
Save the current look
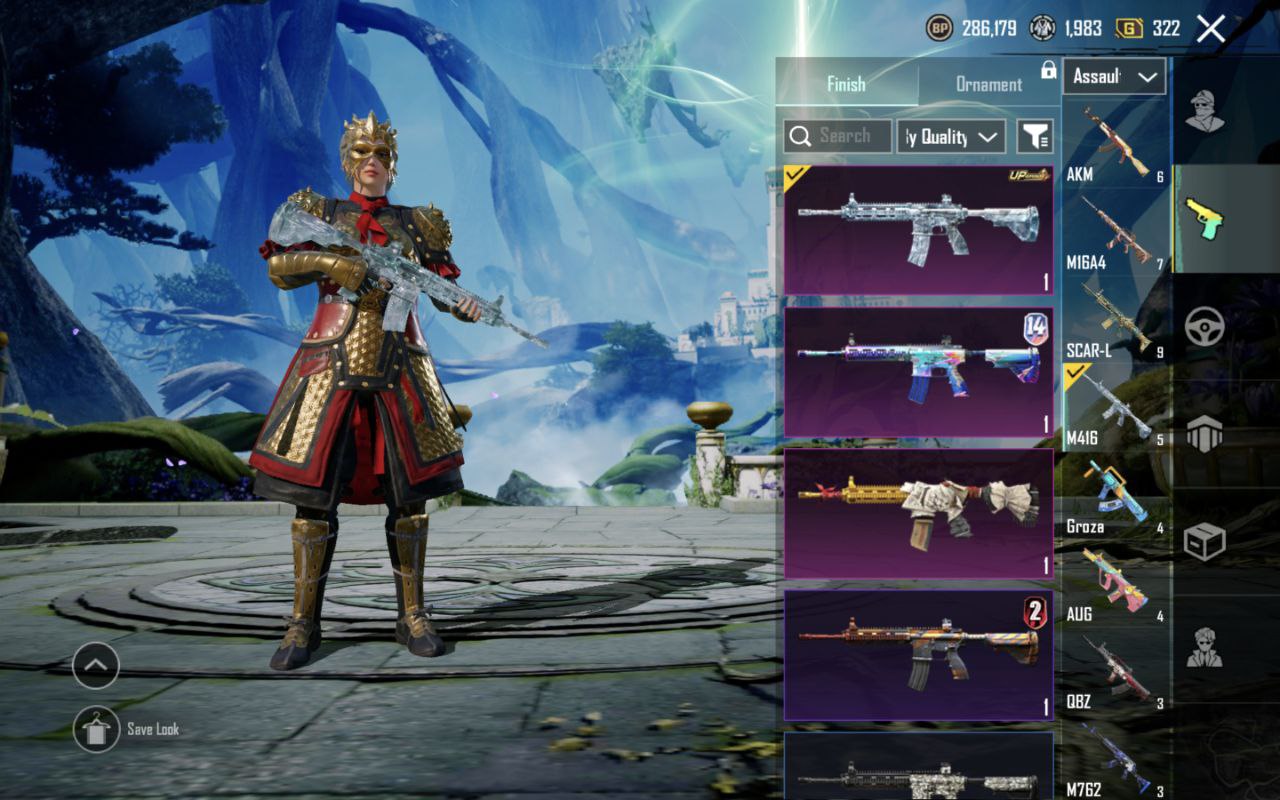click(x=97, y=729)
